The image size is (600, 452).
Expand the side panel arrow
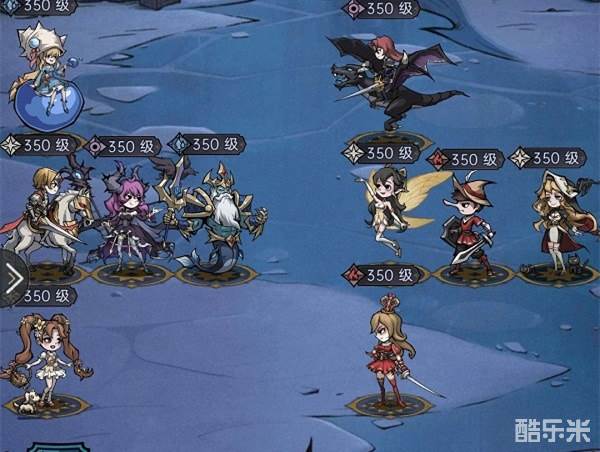coord(13,280)
